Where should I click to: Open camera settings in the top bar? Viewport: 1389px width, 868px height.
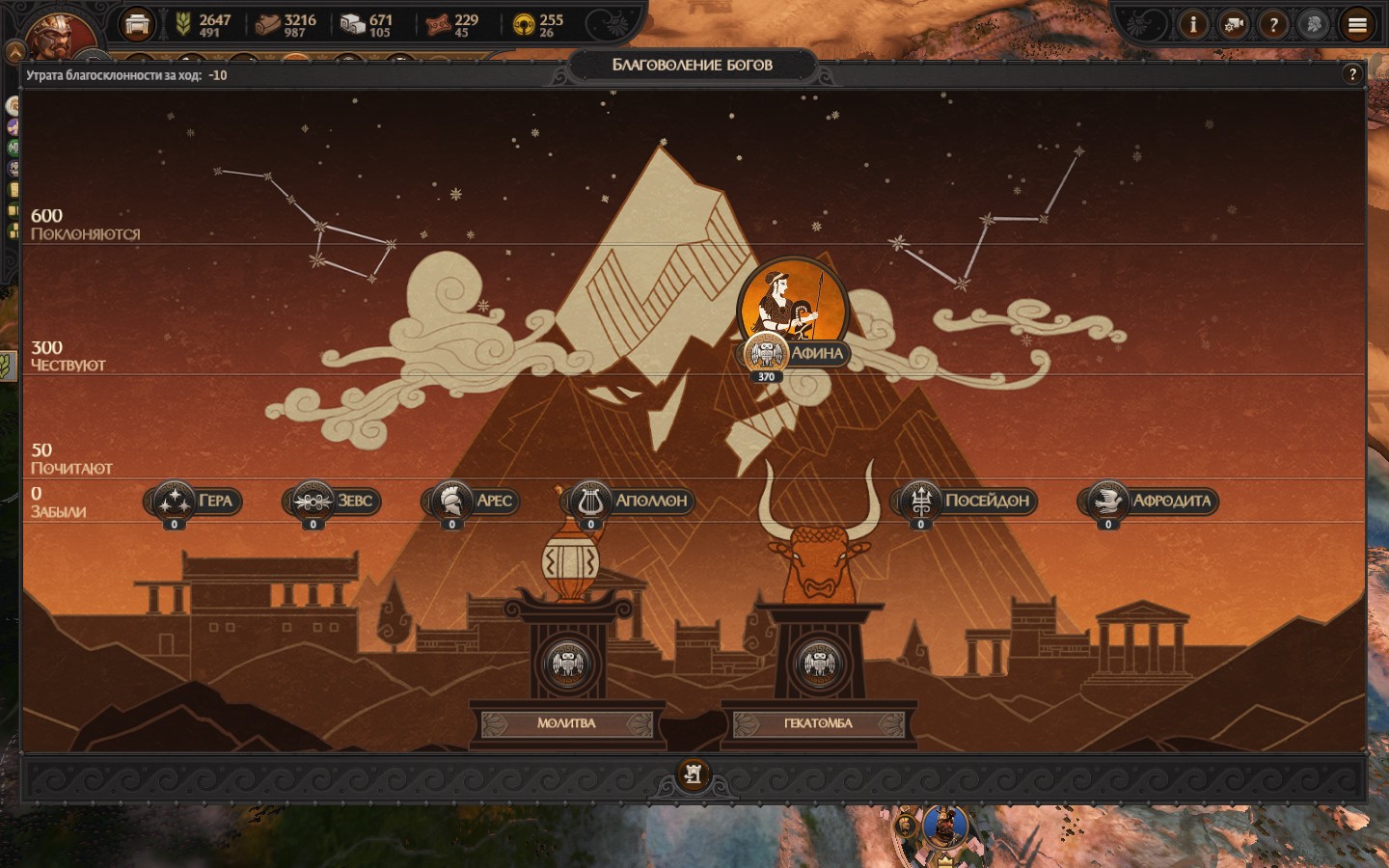click(x=1233, y=25)
